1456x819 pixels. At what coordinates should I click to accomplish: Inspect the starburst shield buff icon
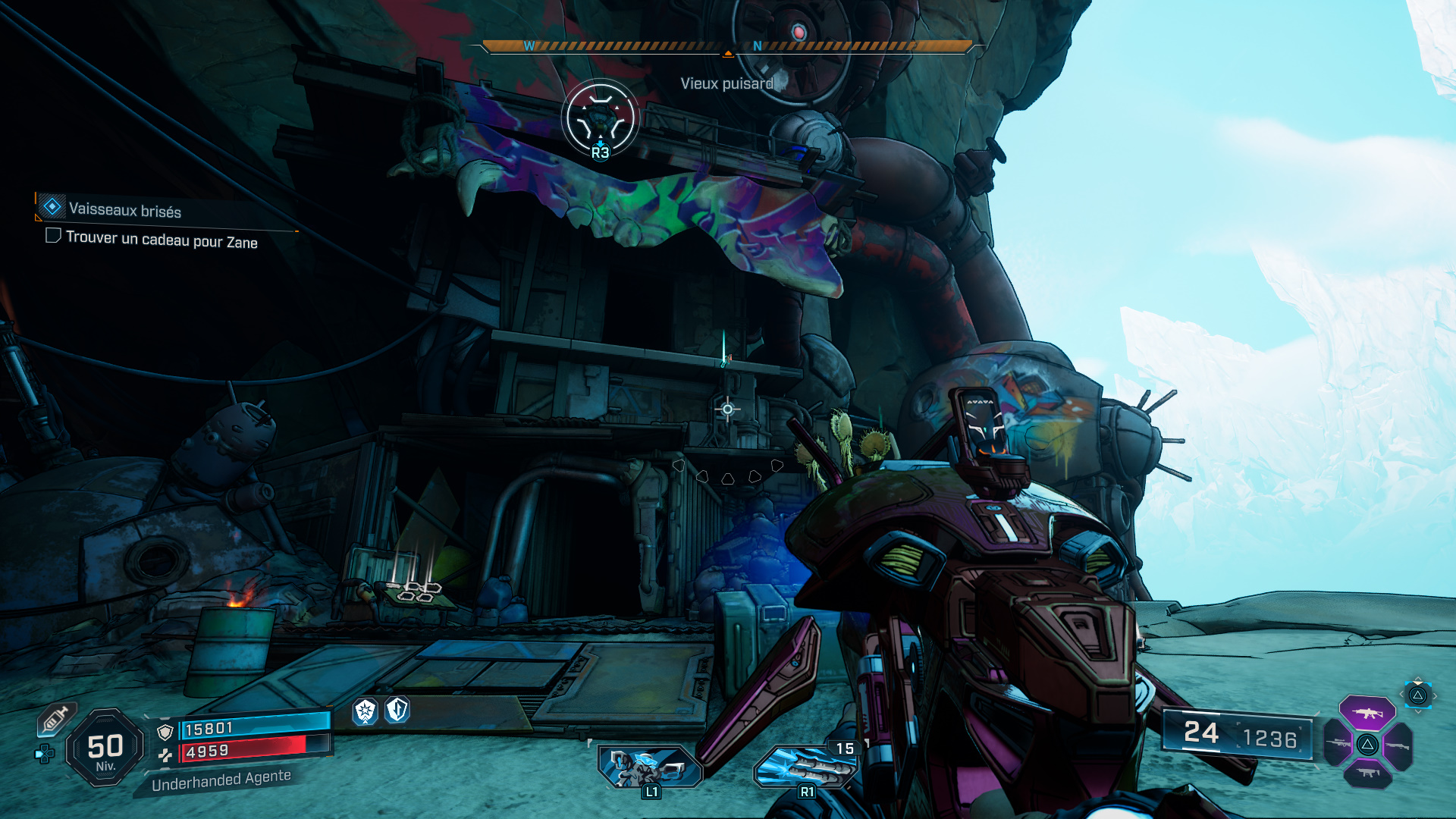click(366, 711)
